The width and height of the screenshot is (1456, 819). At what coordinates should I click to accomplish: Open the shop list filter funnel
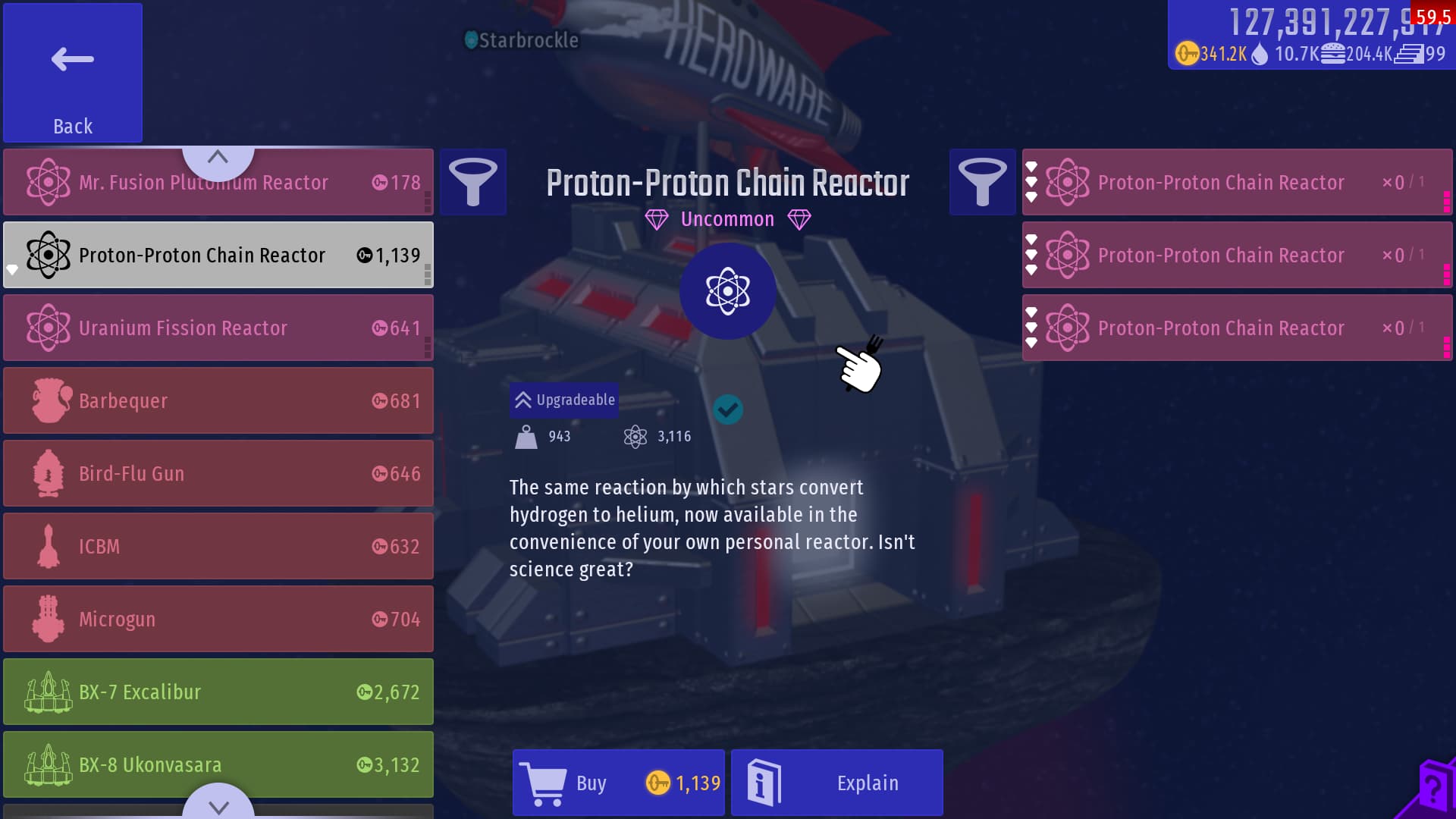pyautogui.click(x=473, y=182)
